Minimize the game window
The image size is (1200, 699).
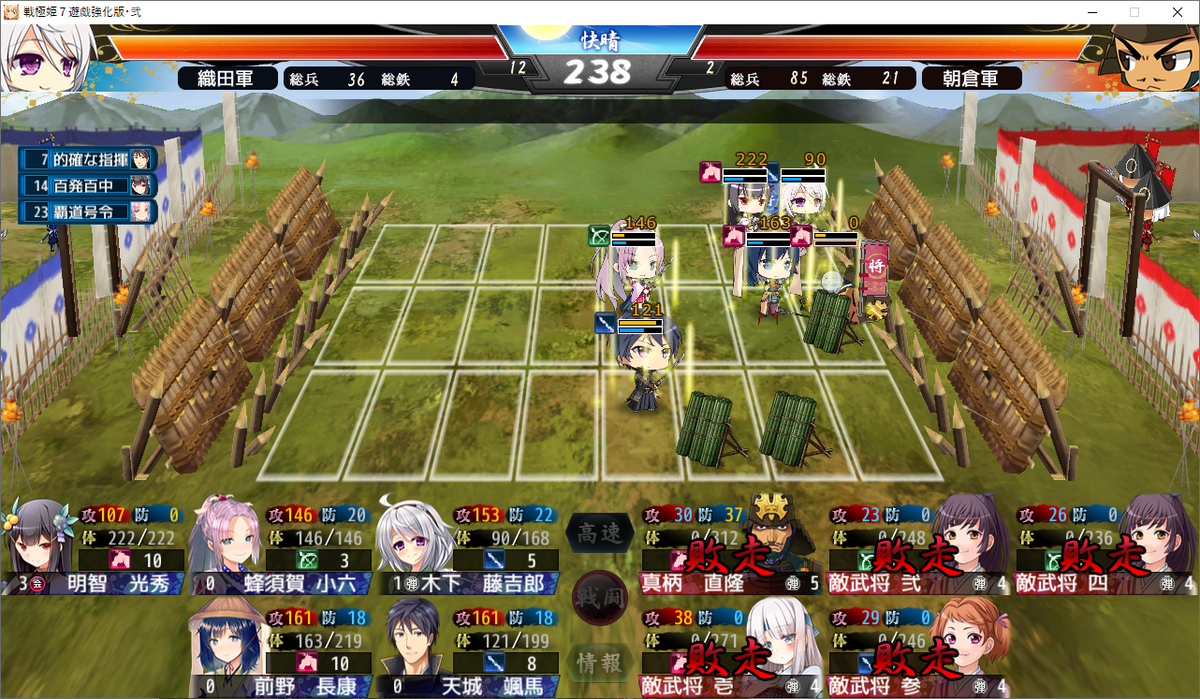1090,12
